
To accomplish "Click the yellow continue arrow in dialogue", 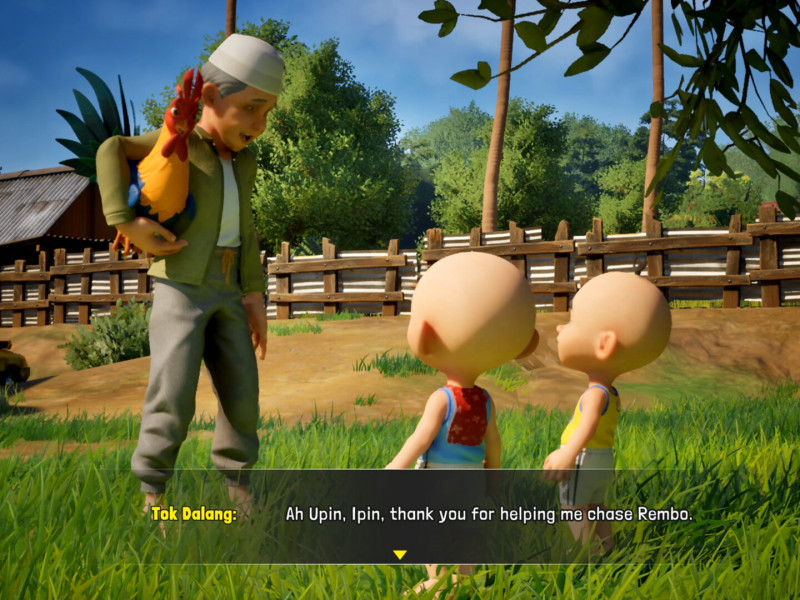I will (399, 554).
